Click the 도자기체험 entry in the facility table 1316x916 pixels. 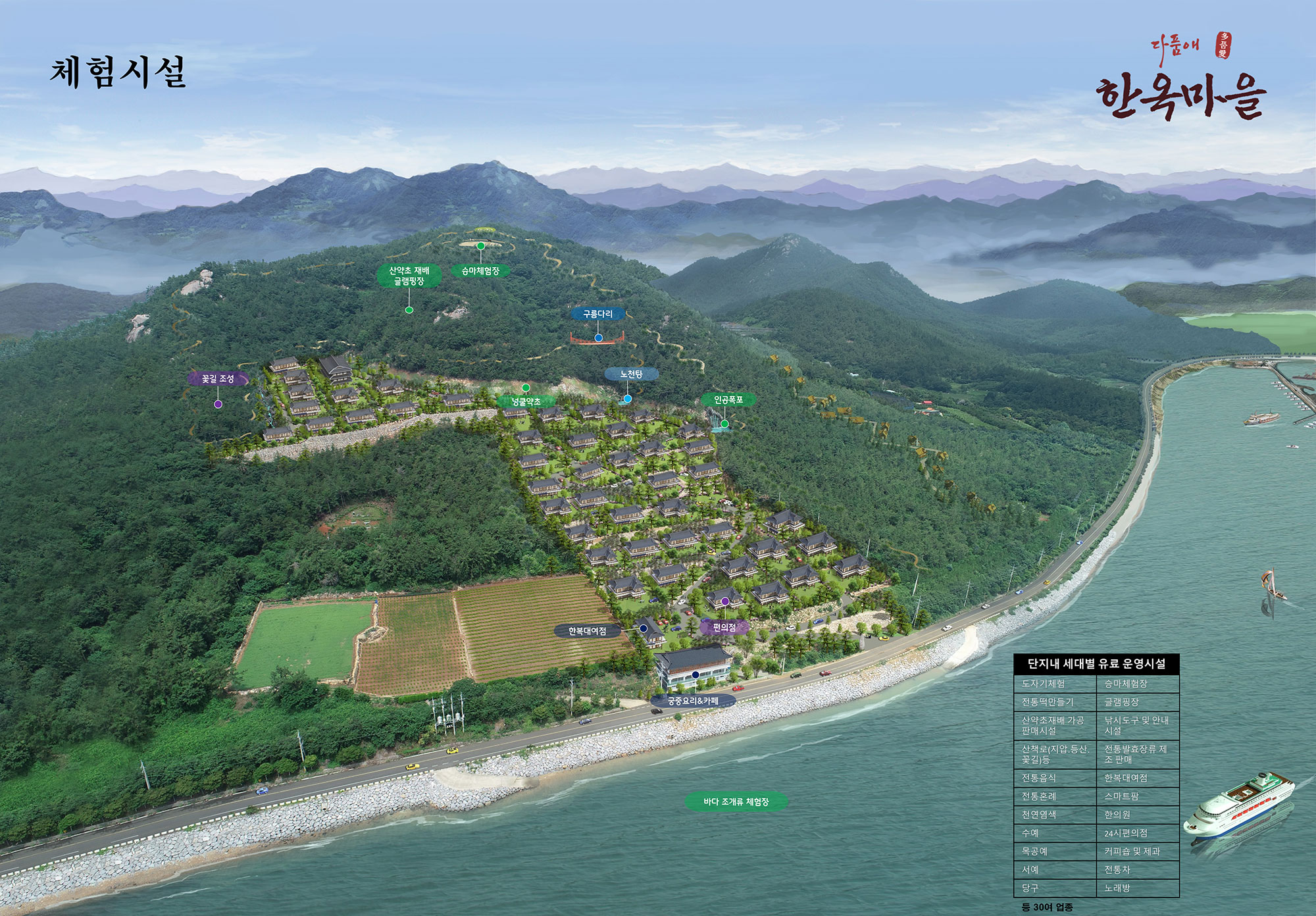[1043, 684]
